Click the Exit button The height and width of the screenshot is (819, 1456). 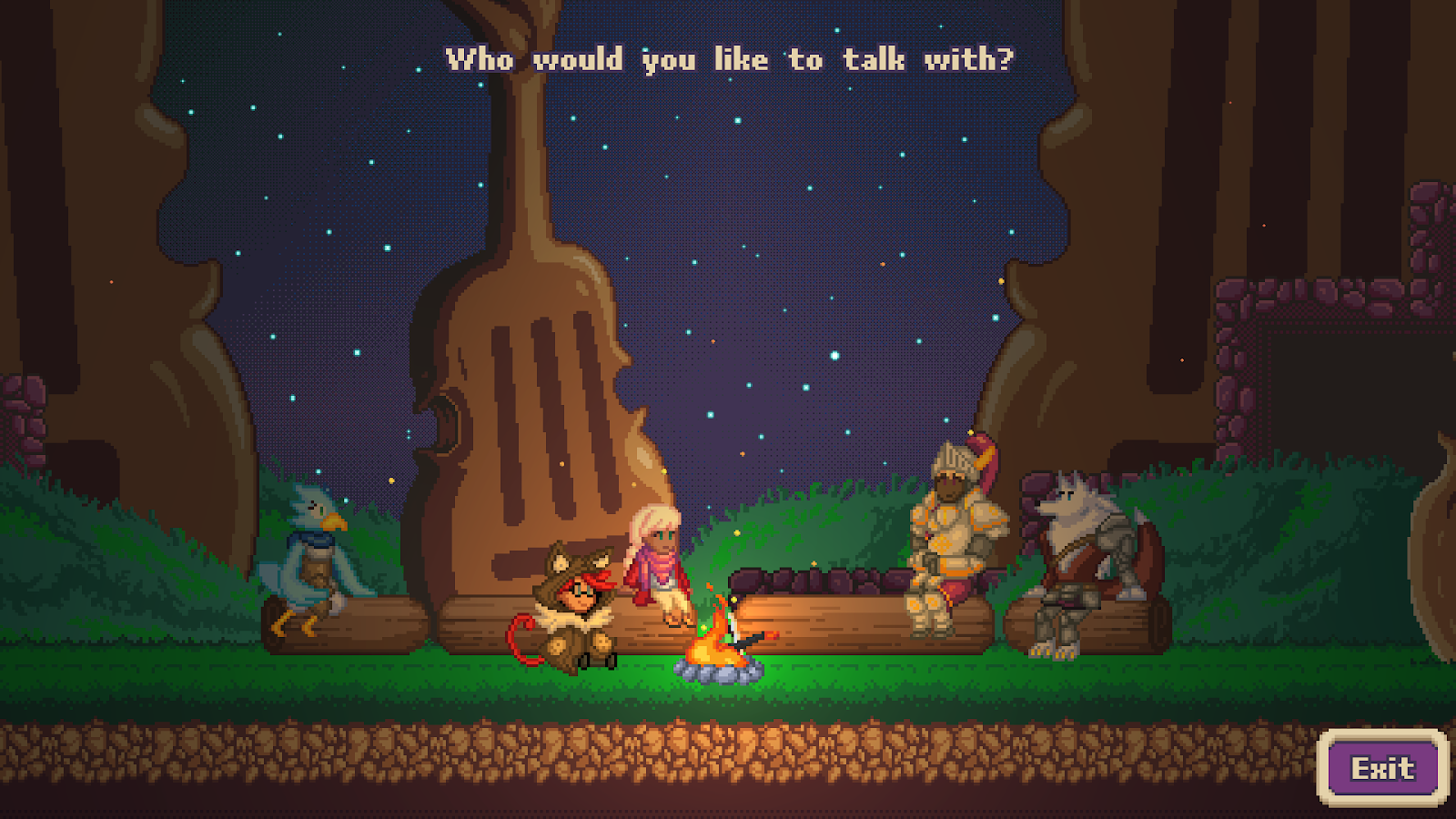click(1382, 768)
